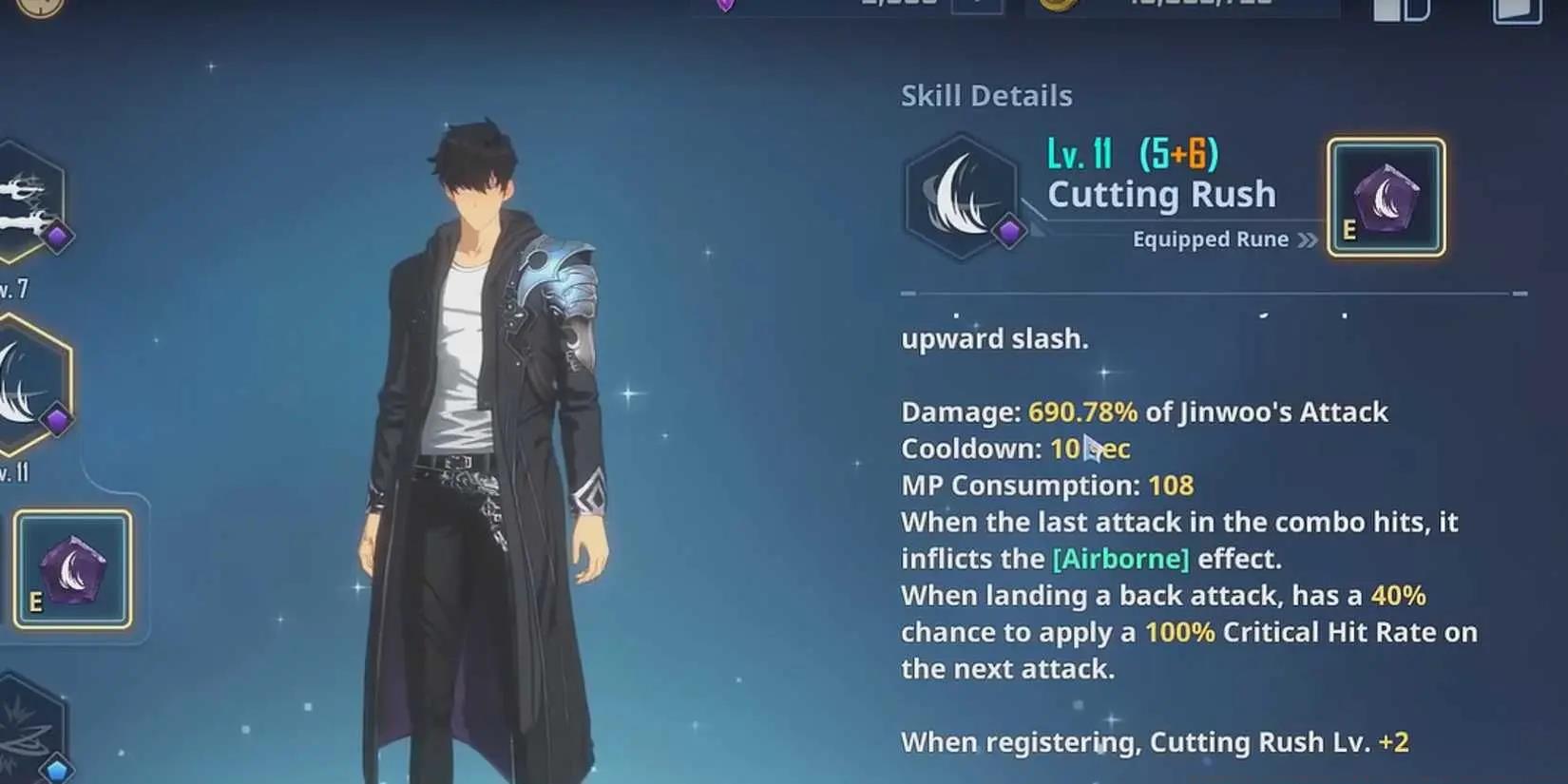The image size is (1568, 784).
Task: Select the blue-gem skill hexagon at bottom
Action: click(29, 727)
